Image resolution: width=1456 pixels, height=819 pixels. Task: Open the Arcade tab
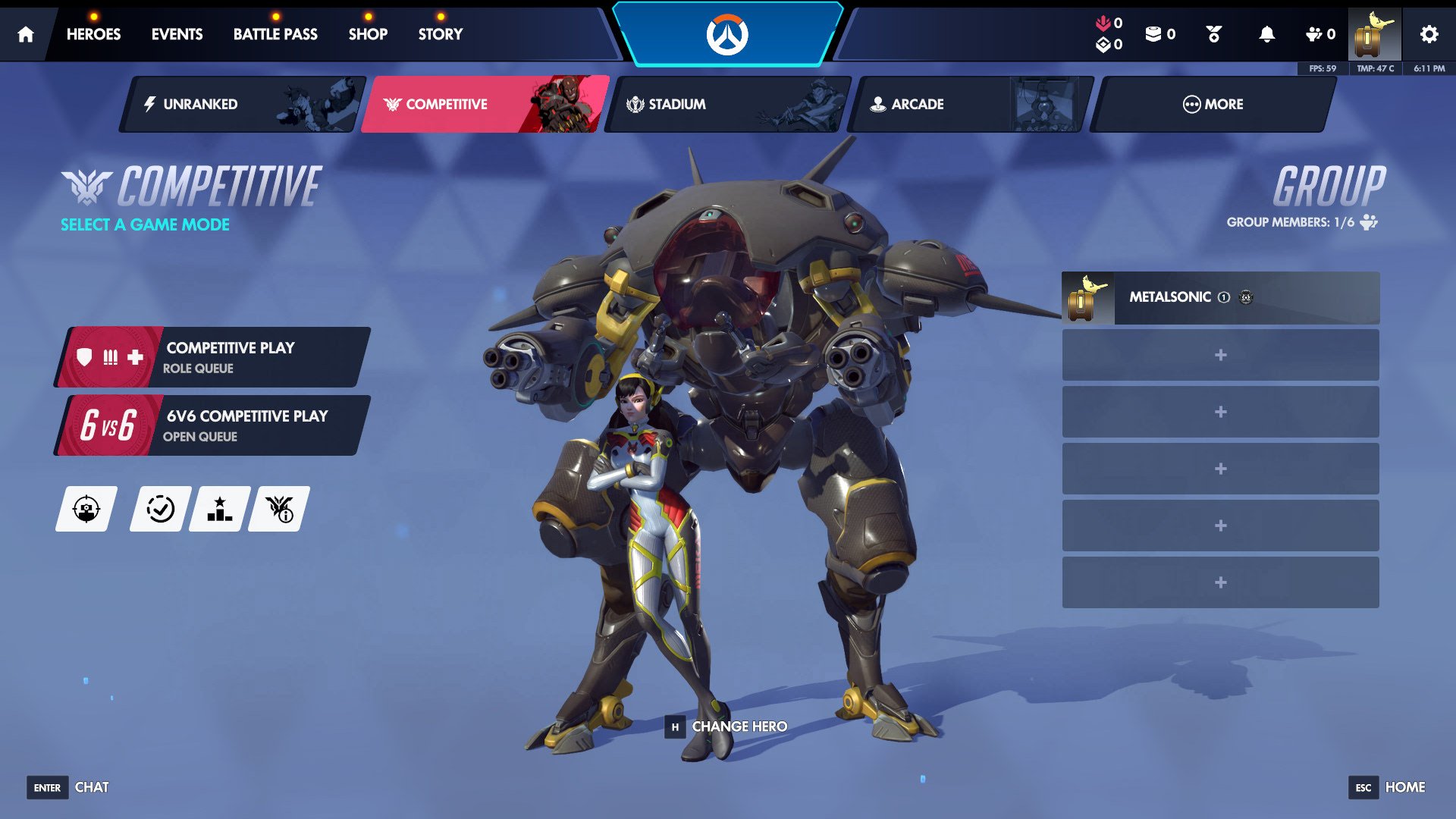(971, 104)
